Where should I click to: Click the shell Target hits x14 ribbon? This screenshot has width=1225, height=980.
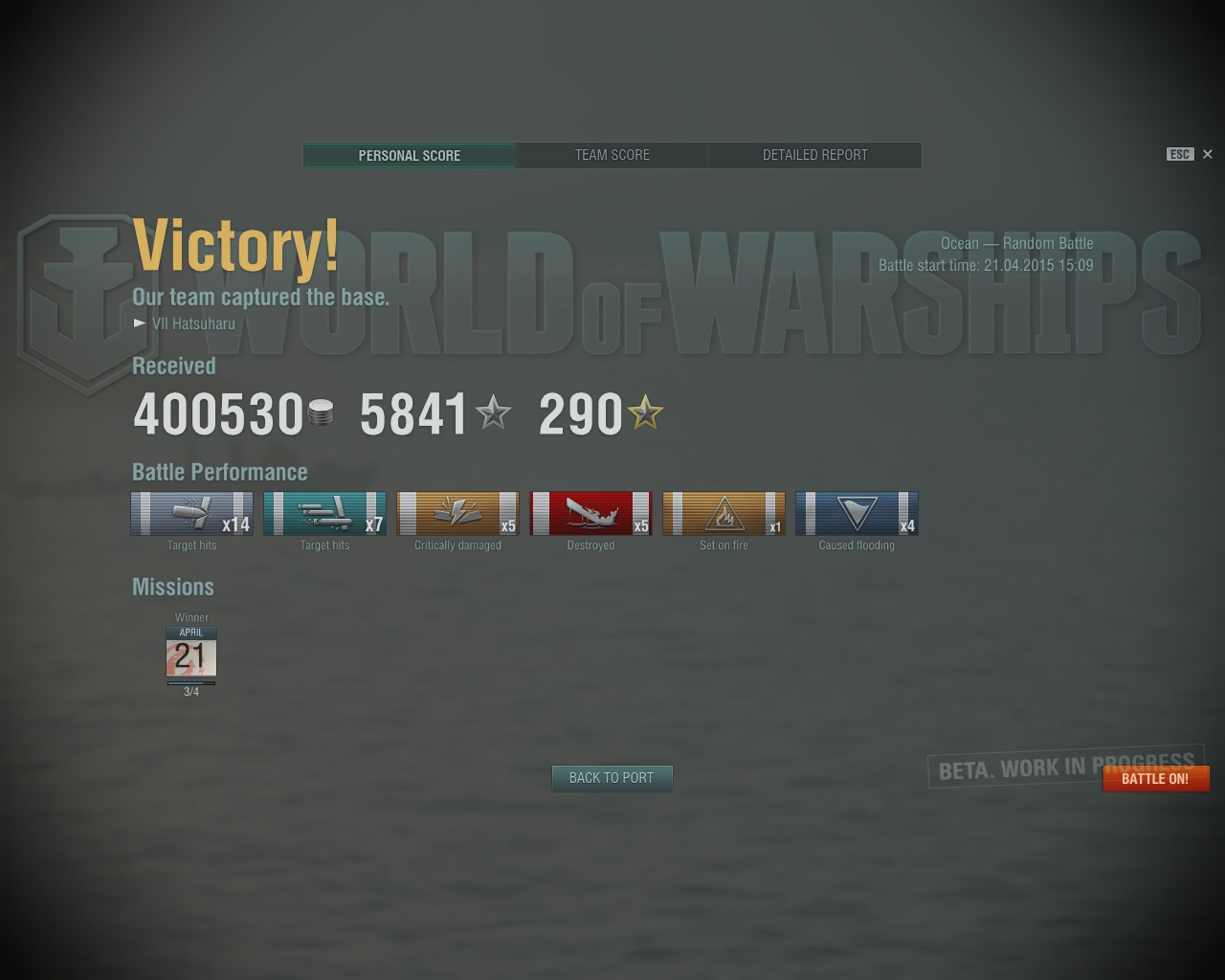(191, 514)
